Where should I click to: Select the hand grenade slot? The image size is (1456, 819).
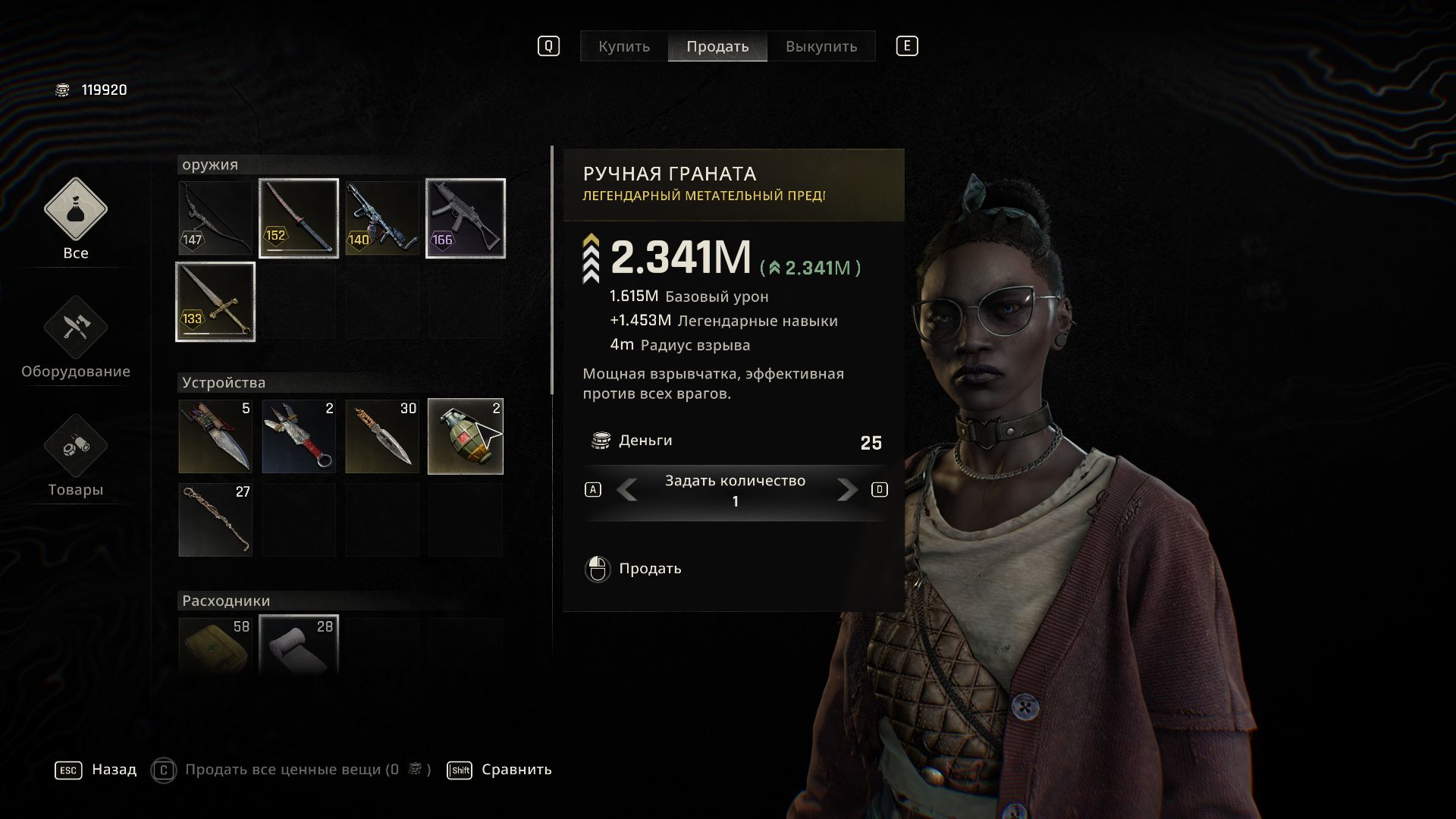[x=466, y=436]
